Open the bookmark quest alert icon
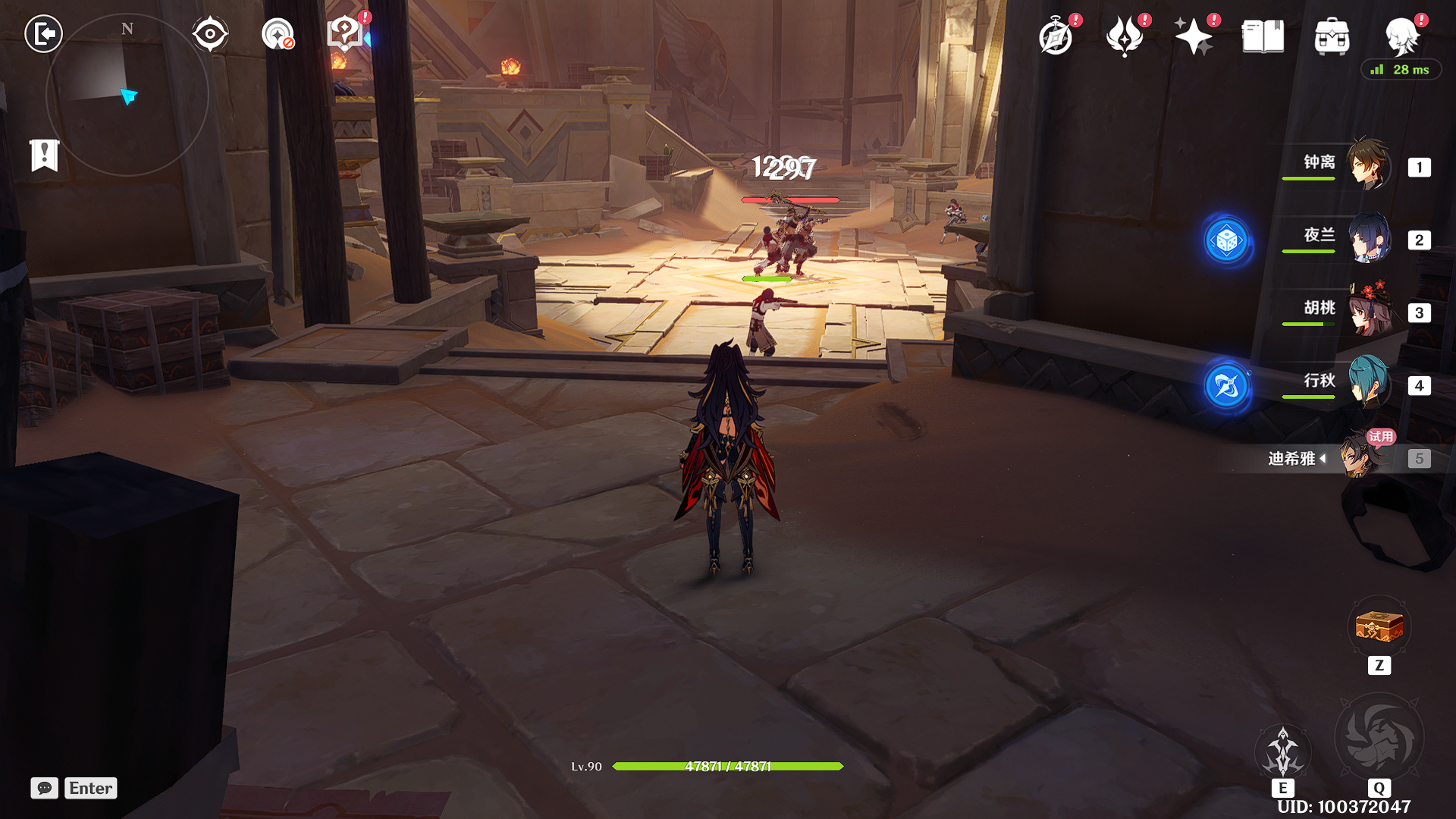Viewport: 1456px width, 819px height. [45, 155]
